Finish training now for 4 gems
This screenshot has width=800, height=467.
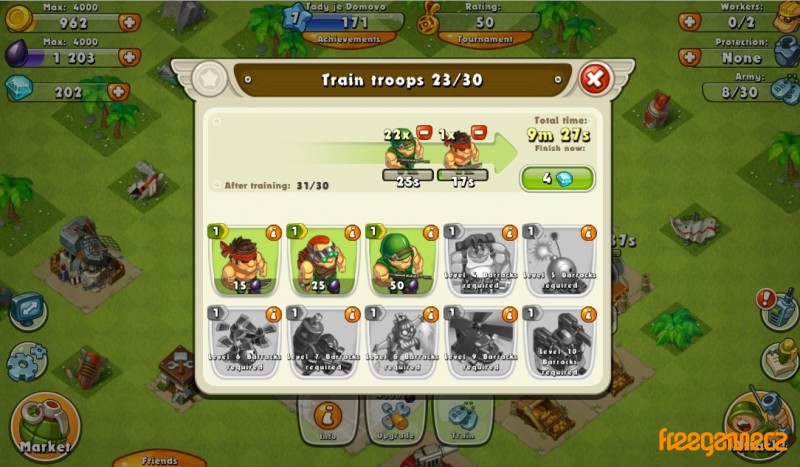point(556,179)
